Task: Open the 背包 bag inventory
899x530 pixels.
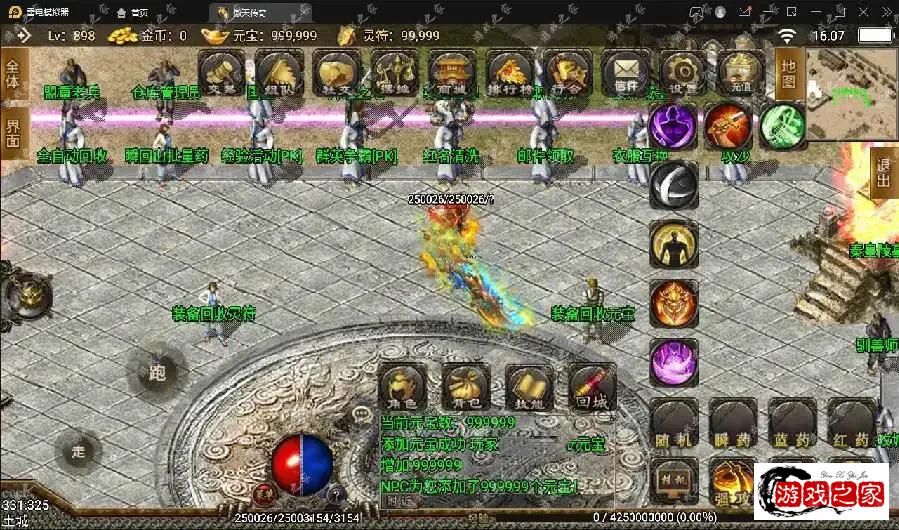Action: point(465,387)
